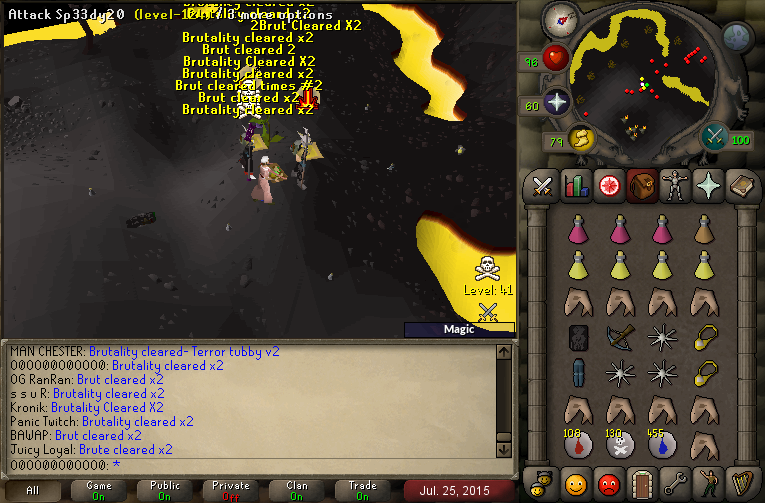Open the Logout door tab
Viewport: 765px width, 503px height.
[x=641, y=485]
